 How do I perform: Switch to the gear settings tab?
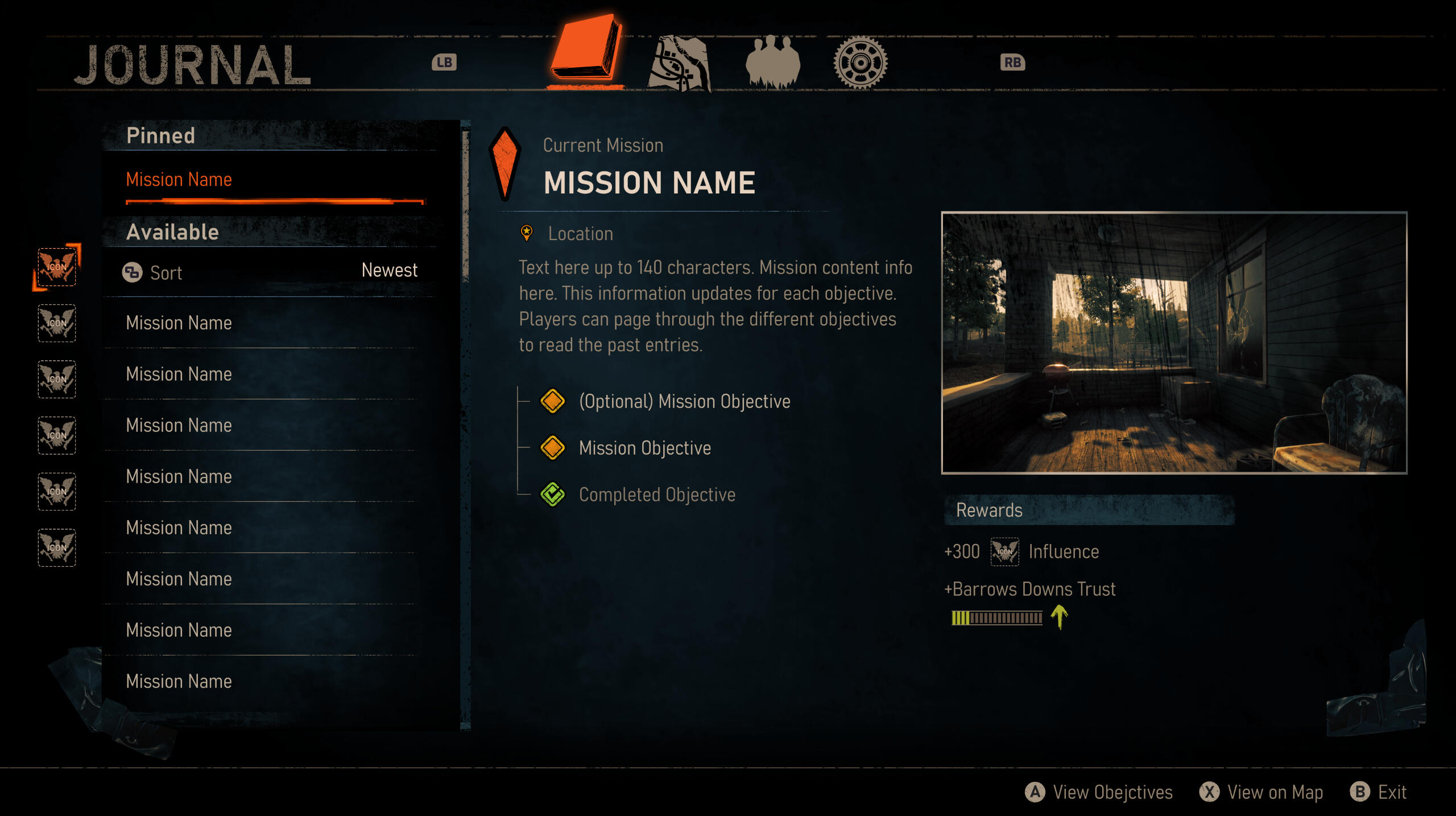pos(860,62)
